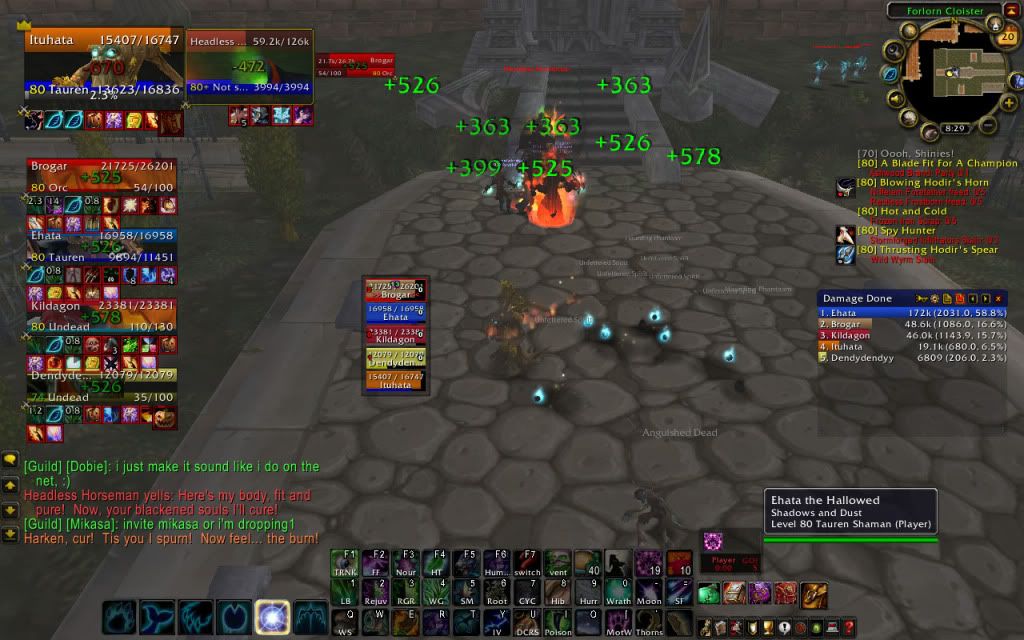Activate the Wrath spell button
Image resolution: width=1024 pixels, height=640 pixels.
(x=616, y=592)
